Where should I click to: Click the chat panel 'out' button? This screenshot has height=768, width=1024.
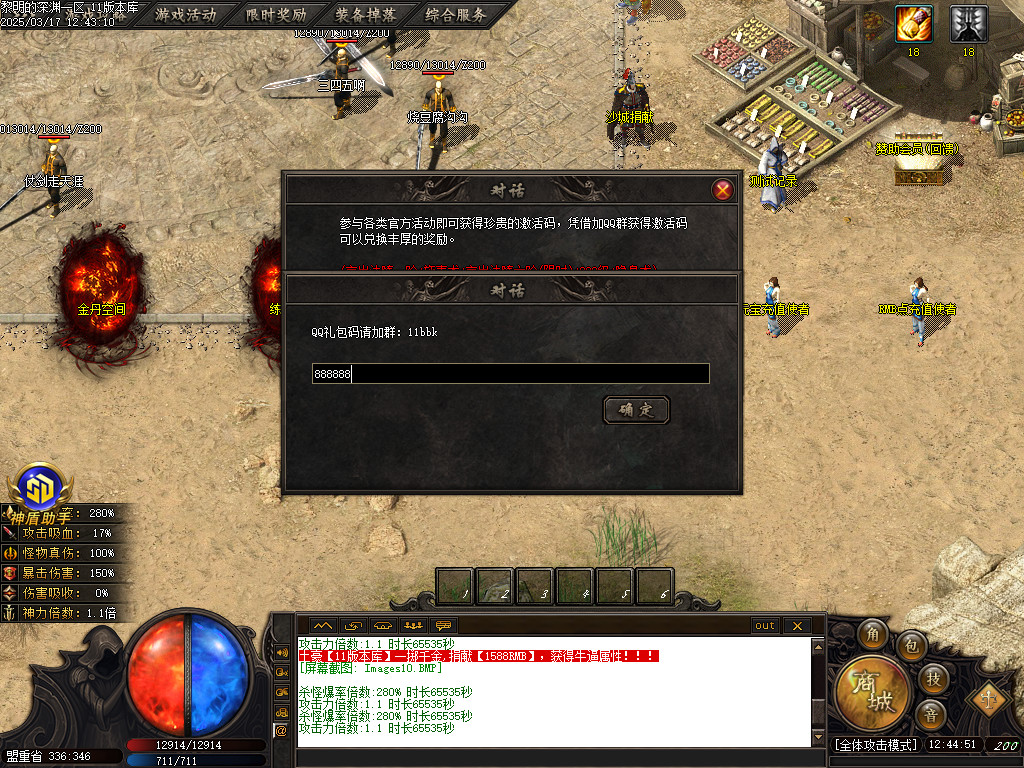pos(765,626)
